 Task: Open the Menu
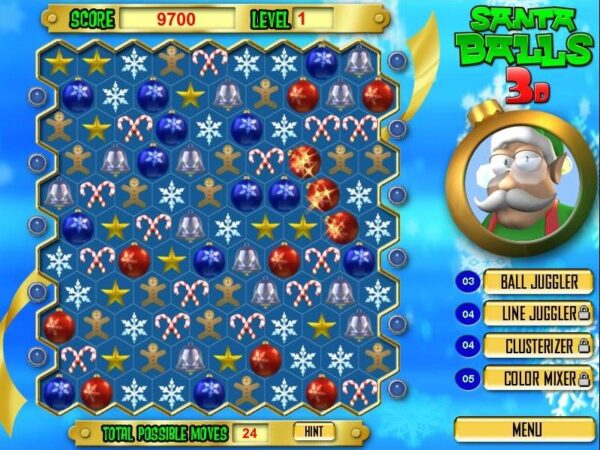(x=525, y=429)
